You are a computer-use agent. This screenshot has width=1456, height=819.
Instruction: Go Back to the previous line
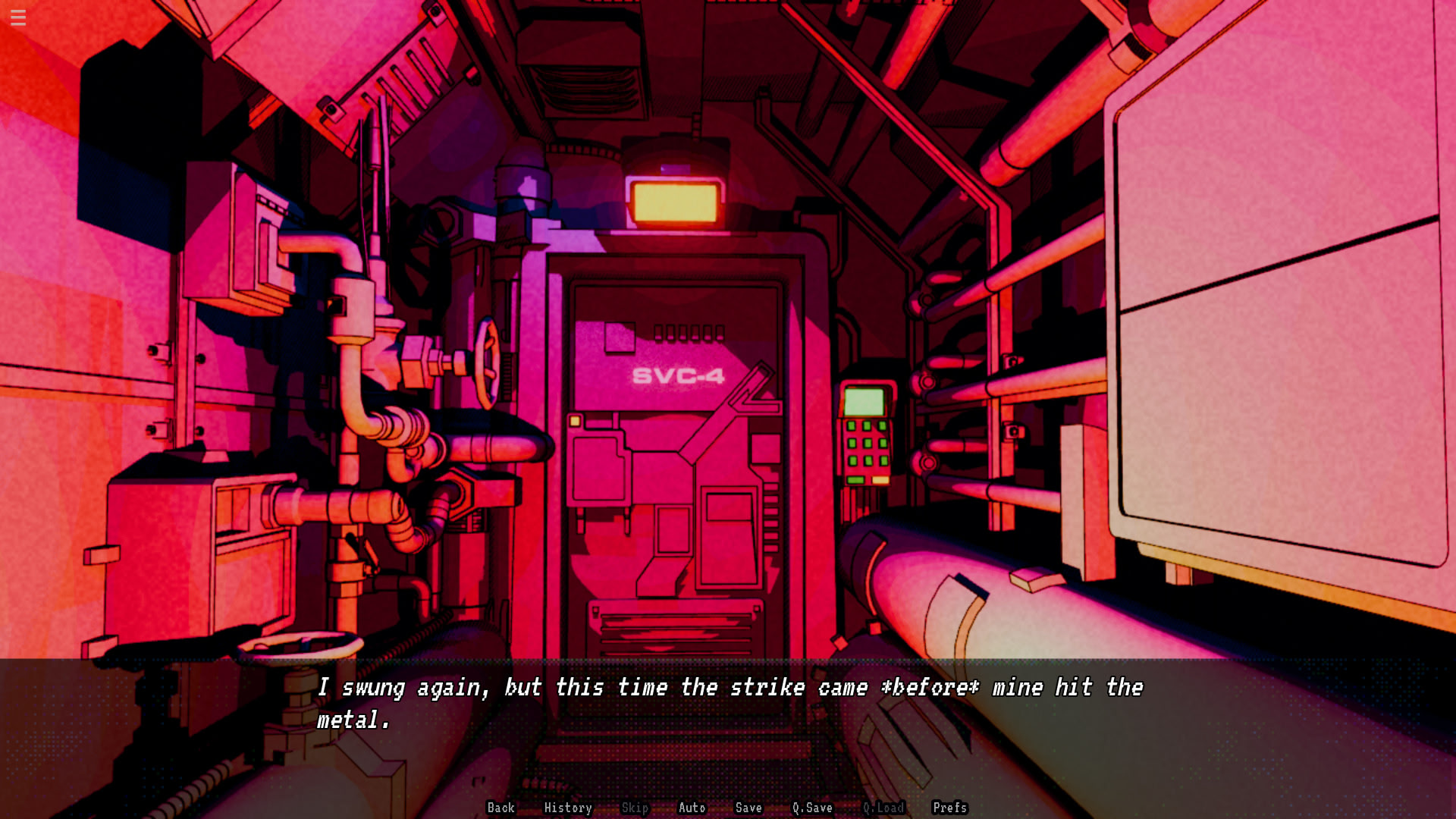pyautogui.click(x=500, y=808)
